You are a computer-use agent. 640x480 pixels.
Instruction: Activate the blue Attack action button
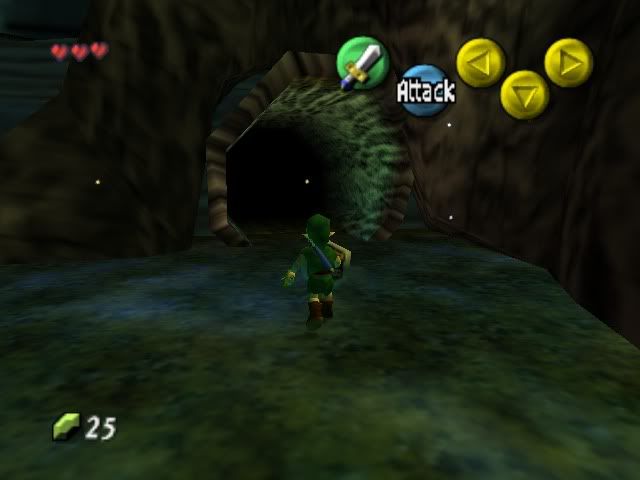(x=425, y=91)
